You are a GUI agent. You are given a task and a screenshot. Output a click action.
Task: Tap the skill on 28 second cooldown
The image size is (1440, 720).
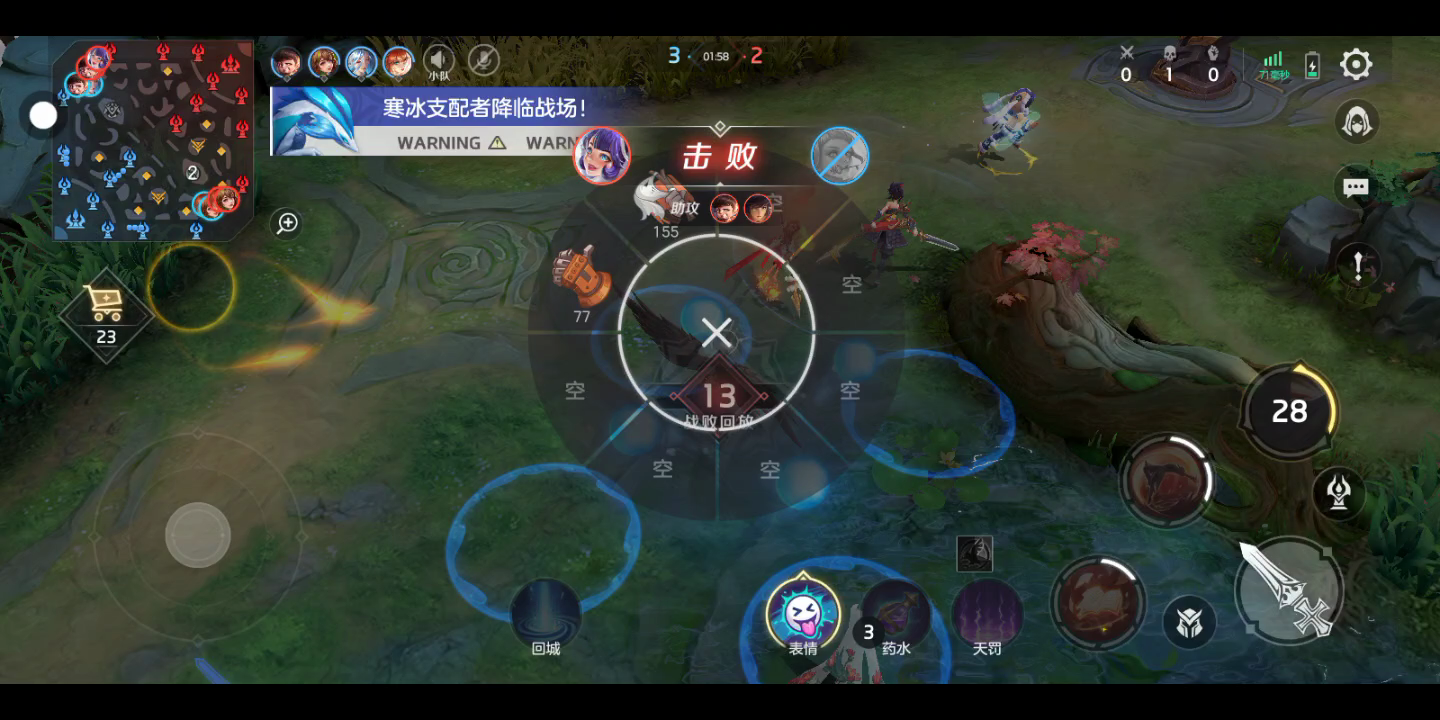pos(1288,410)
